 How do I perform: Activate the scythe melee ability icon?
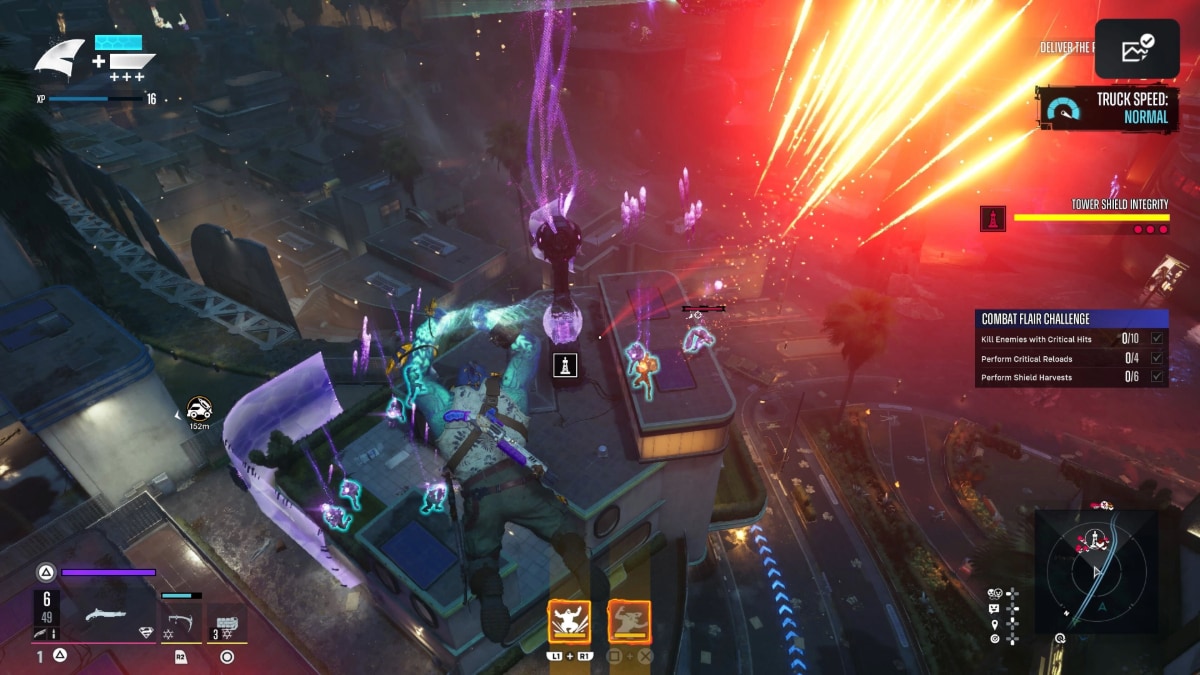point(181,621)
